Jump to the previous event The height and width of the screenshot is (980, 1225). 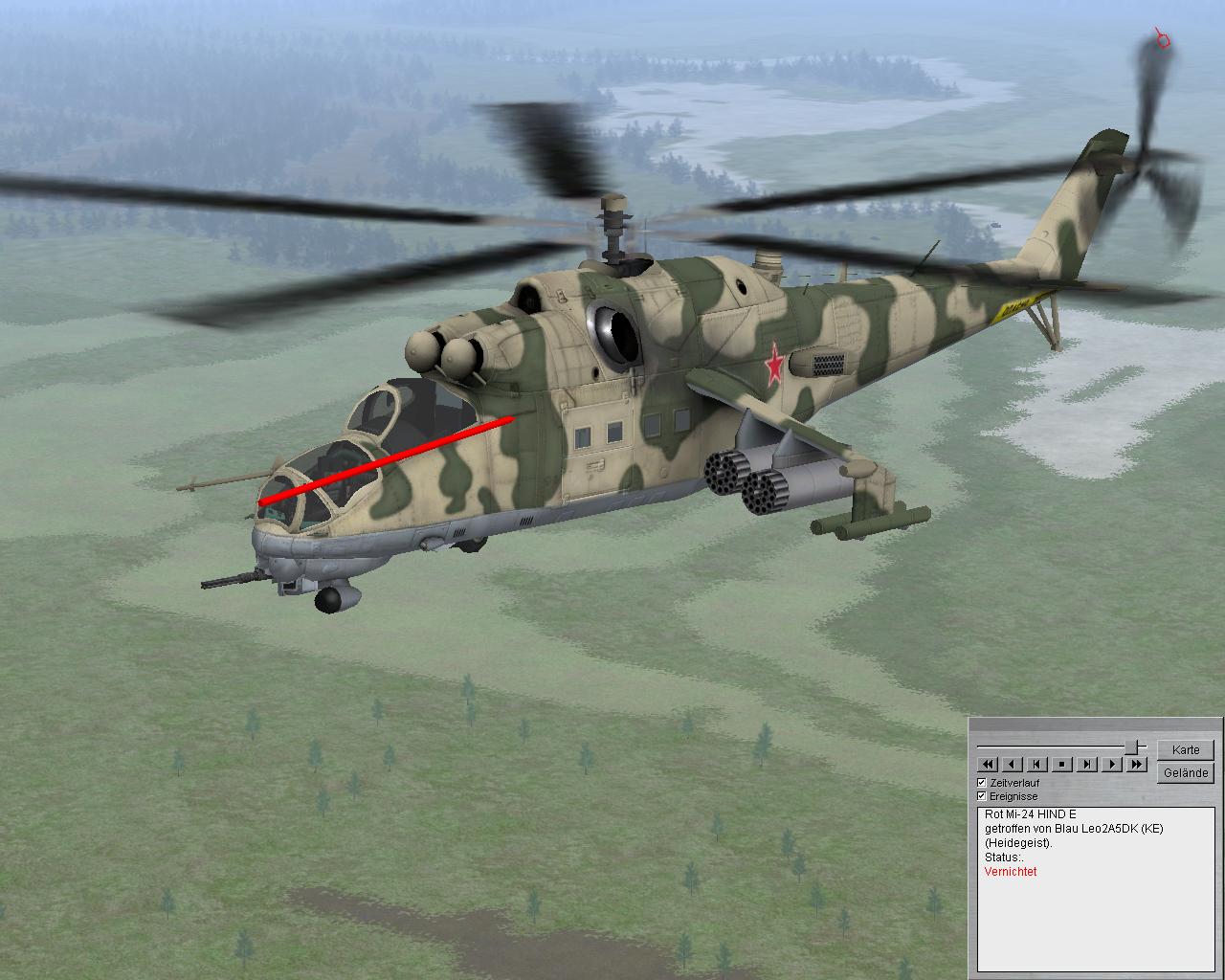pyautogui.click(x=1036, y=764)
